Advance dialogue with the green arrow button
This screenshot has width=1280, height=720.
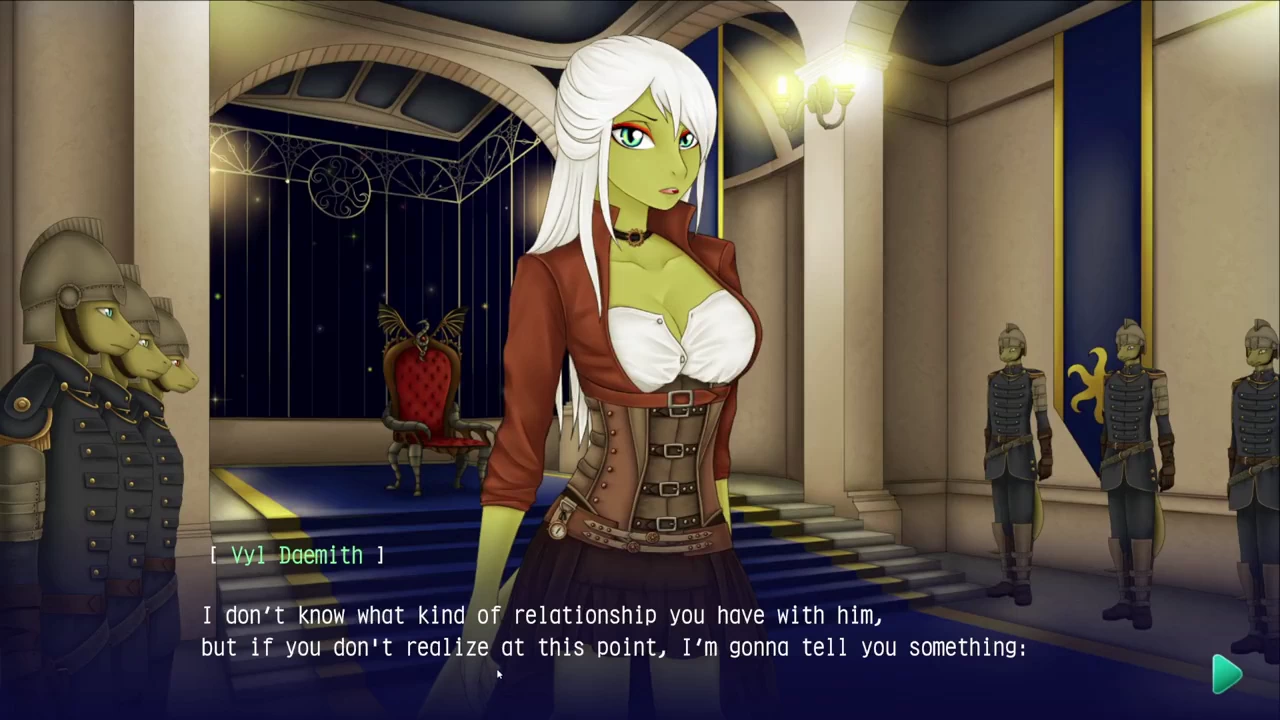coord(1227,674)
